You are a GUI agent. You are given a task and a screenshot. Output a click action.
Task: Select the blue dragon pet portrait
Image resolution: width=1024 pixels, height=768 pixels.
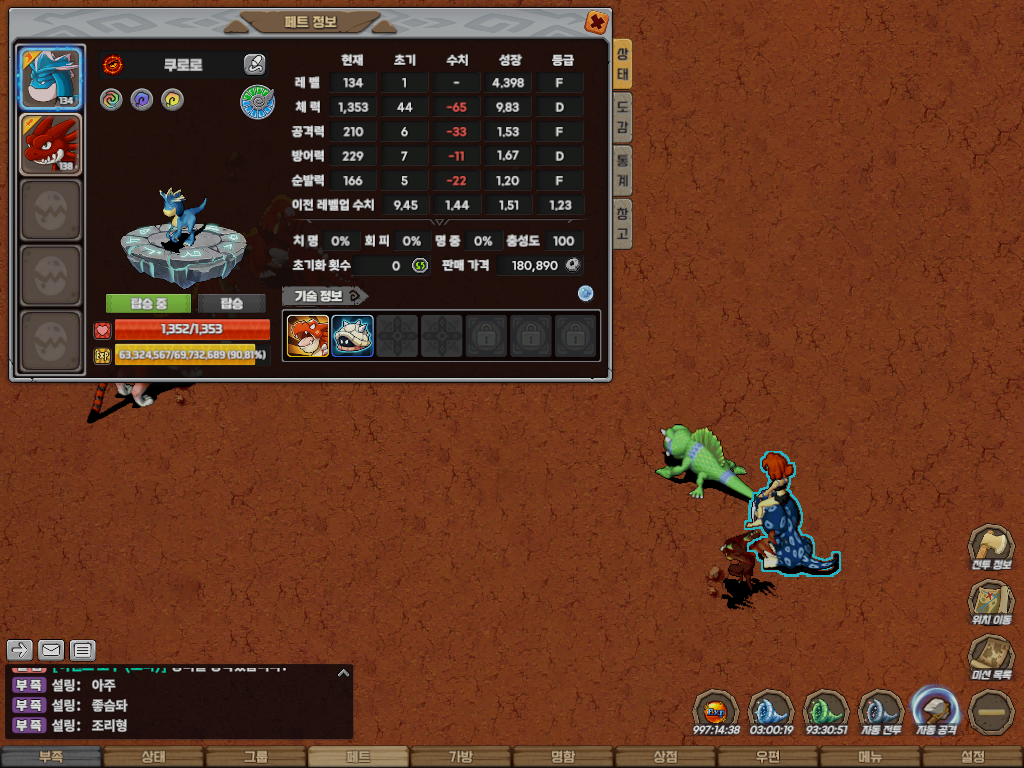coord(51,78)
